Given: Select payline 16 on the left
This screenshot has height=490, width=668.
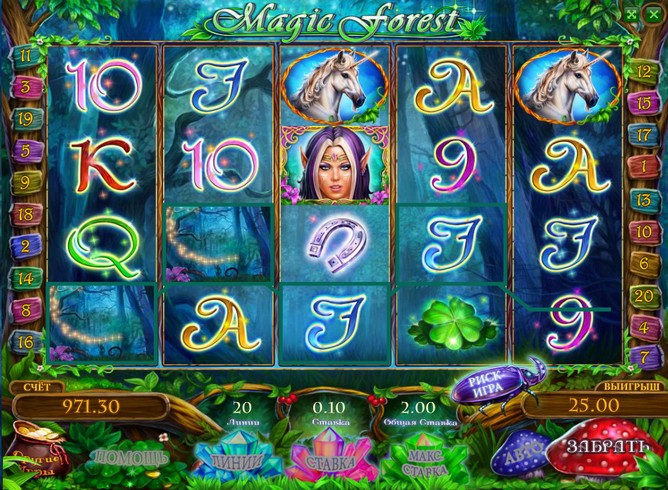Looking at the screenshot, I should [x=24, y=341].
